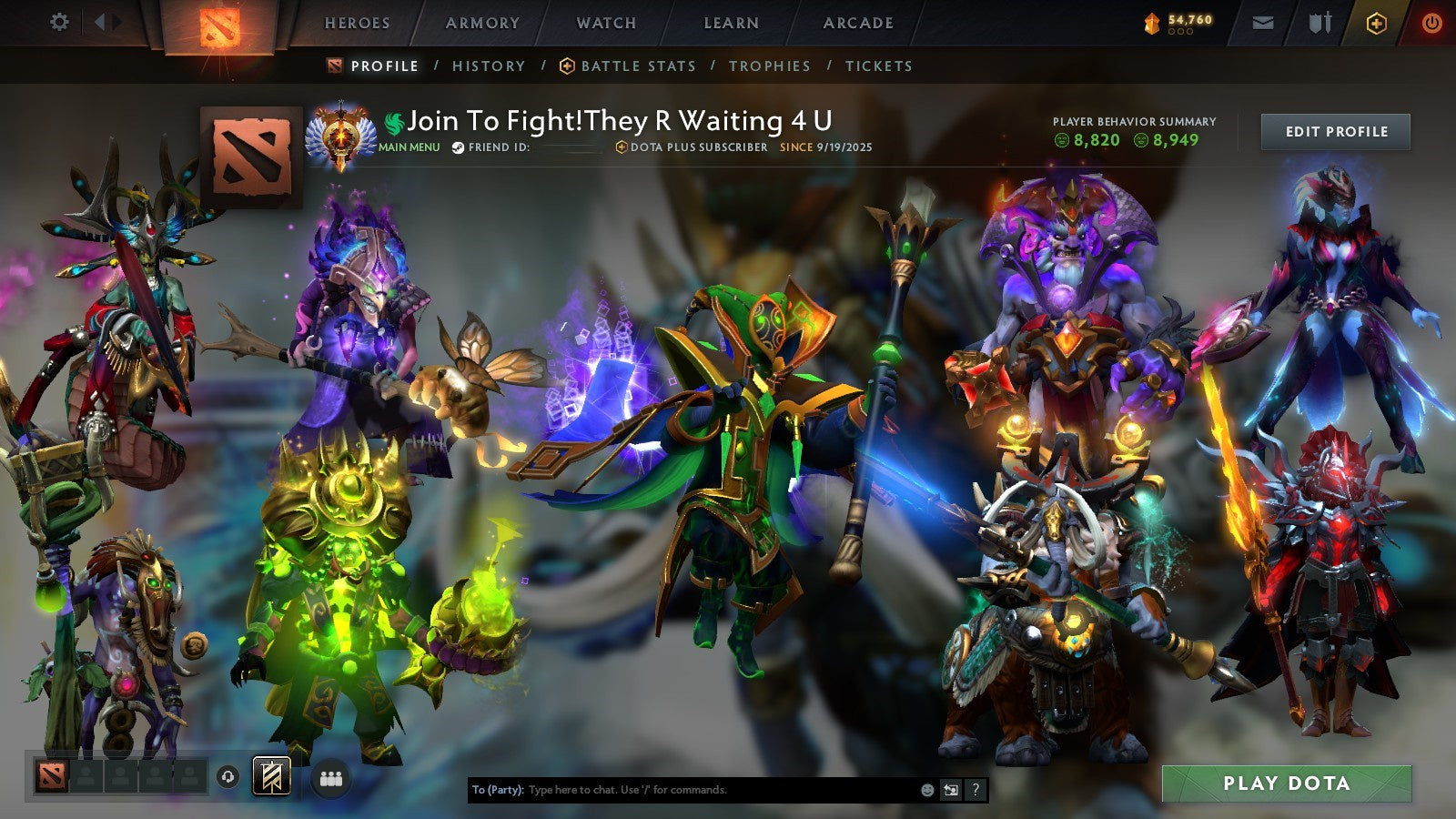
Task: Open the mail notifications icon
Action: [1263, 24]
